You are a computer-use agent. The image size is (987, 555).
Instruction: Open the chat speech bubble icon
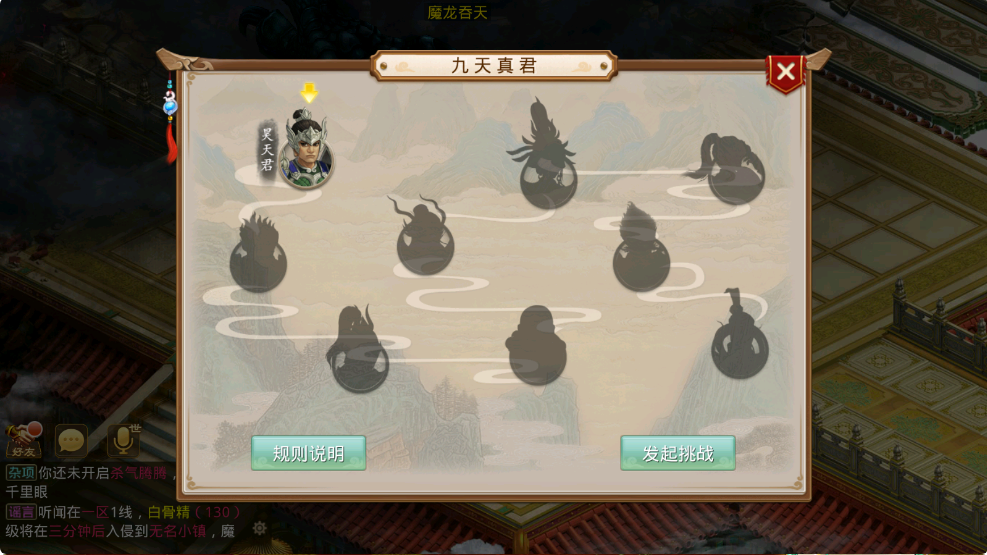click(71, 440)
